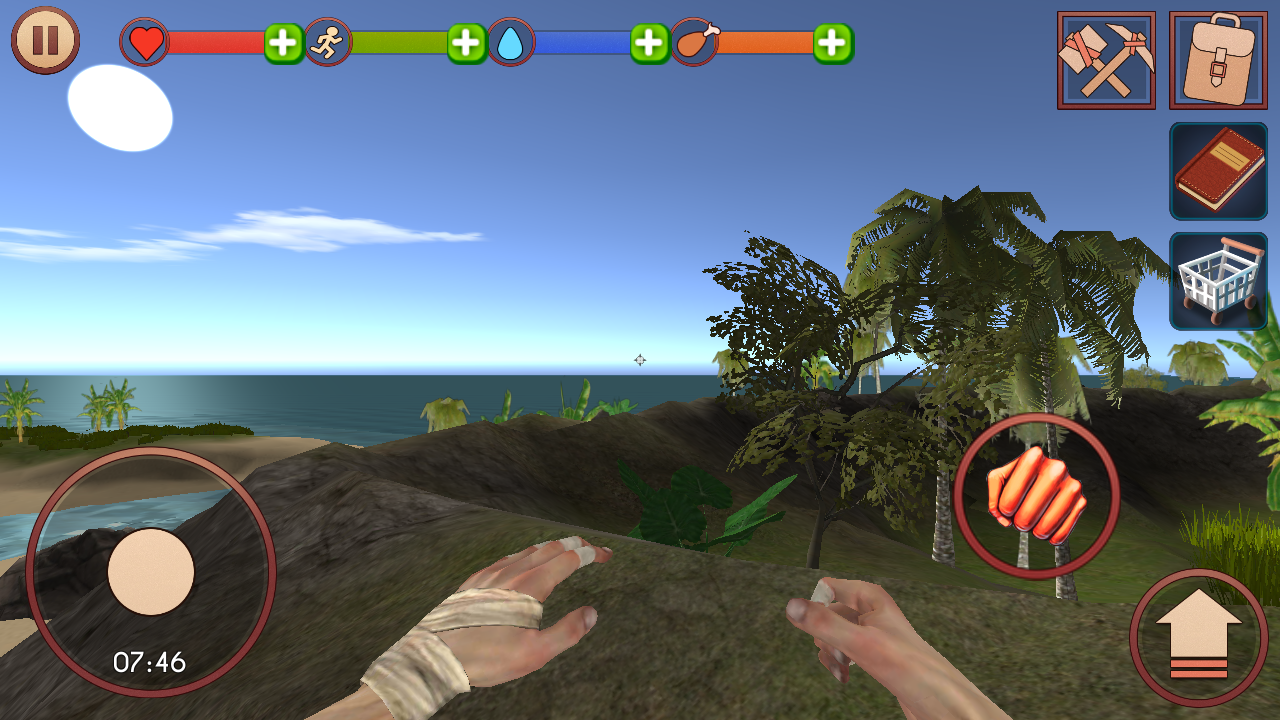Tap the movement joystick thumb
This screenshot has height=720, width=1280.
pos(151,572)
